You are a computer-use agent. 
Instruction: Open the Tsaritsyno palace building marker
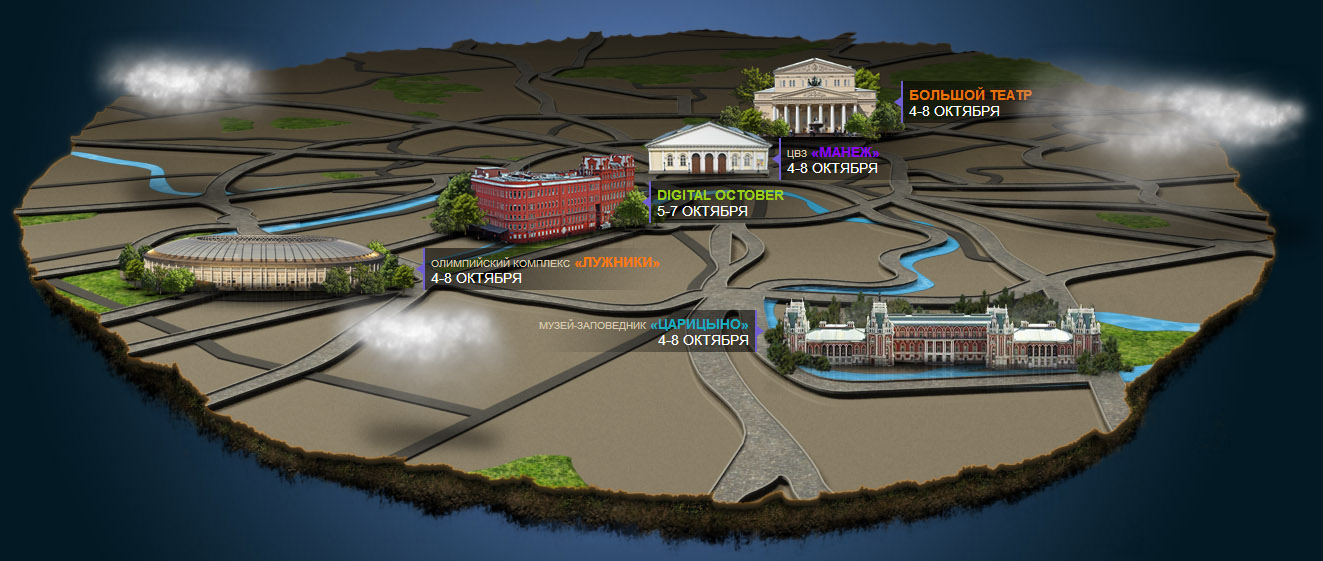[x=940, y=335]
